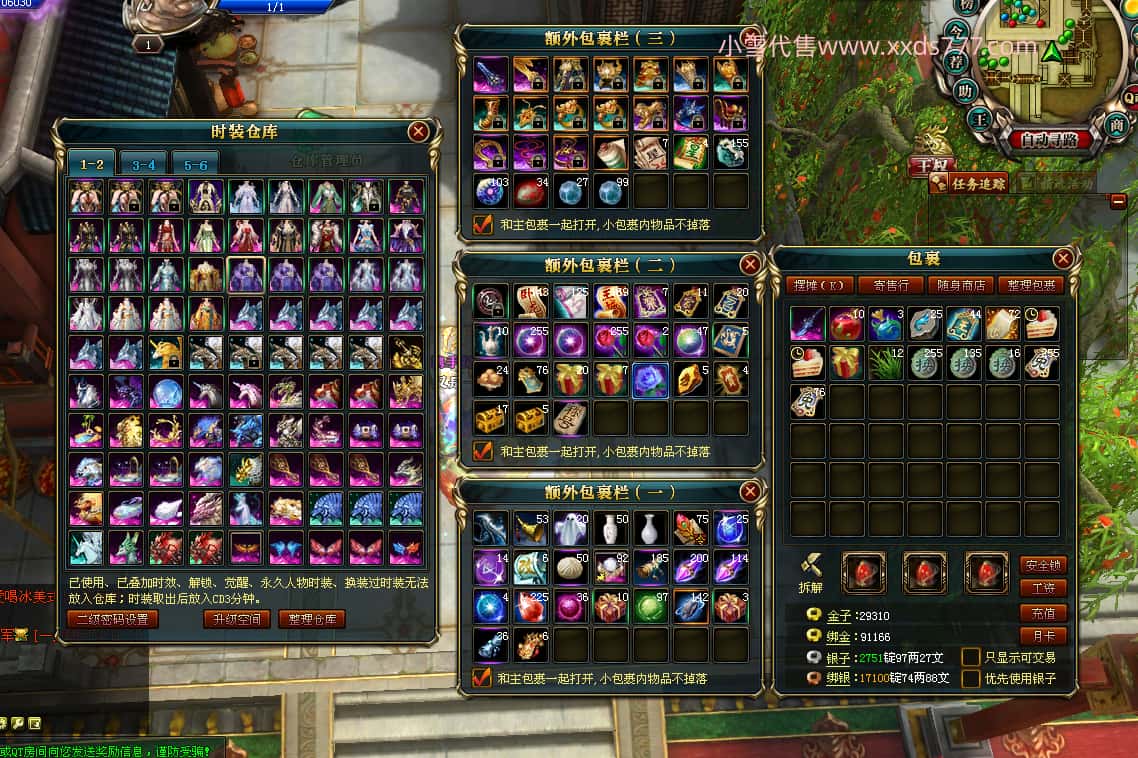Open the 寄售行 consignment house
This screenshot has width=1138, height=758.
click(x=889, y=285)
